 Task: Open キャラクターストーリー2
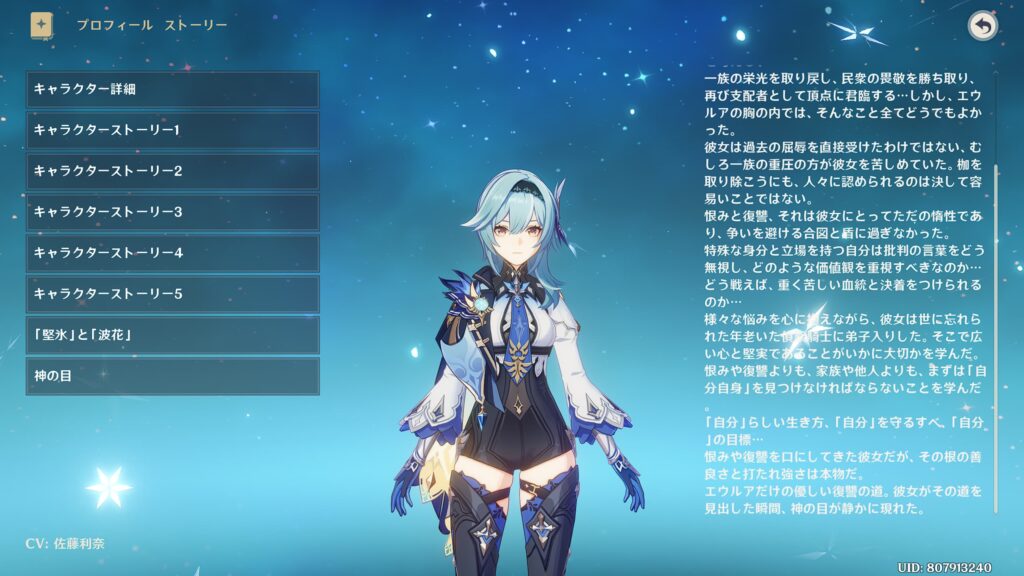[172, 172]
